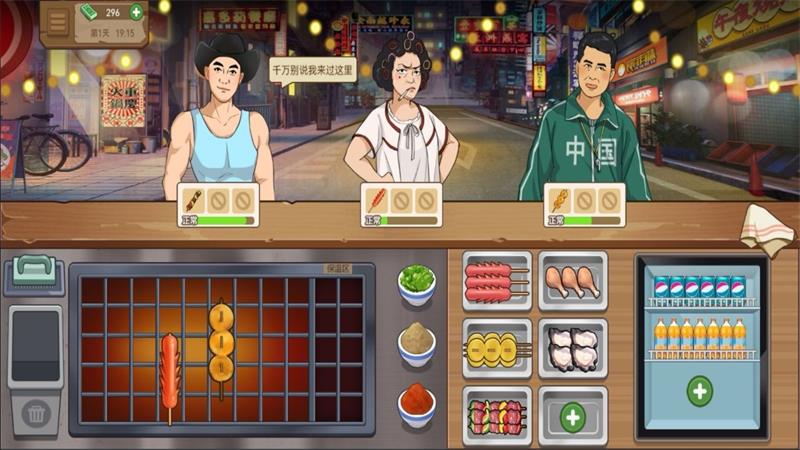Open the green takeout box

click(x=35, y=274)
